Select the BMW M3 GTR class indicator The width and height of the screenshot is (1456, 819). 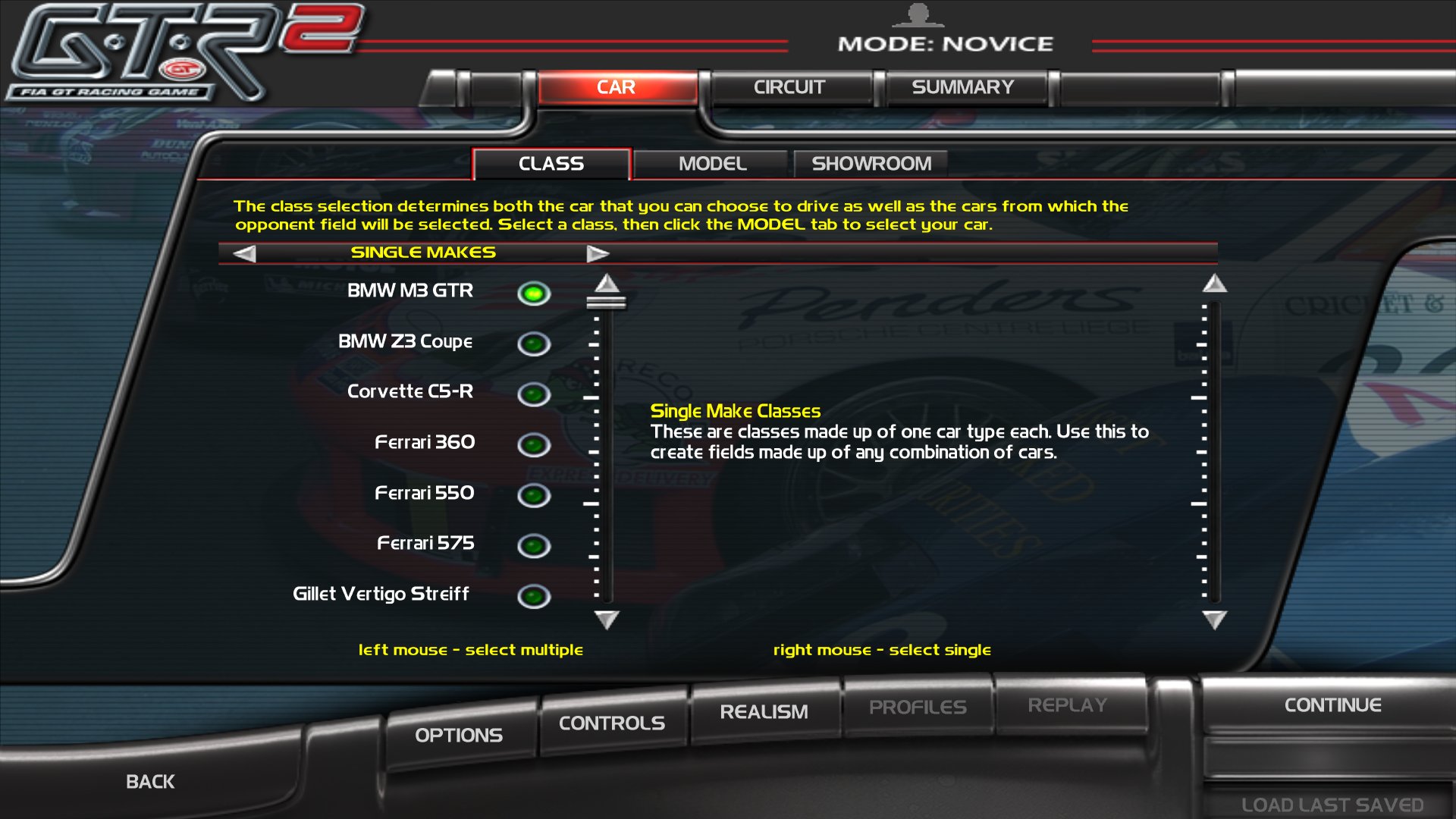pos(533,293)
